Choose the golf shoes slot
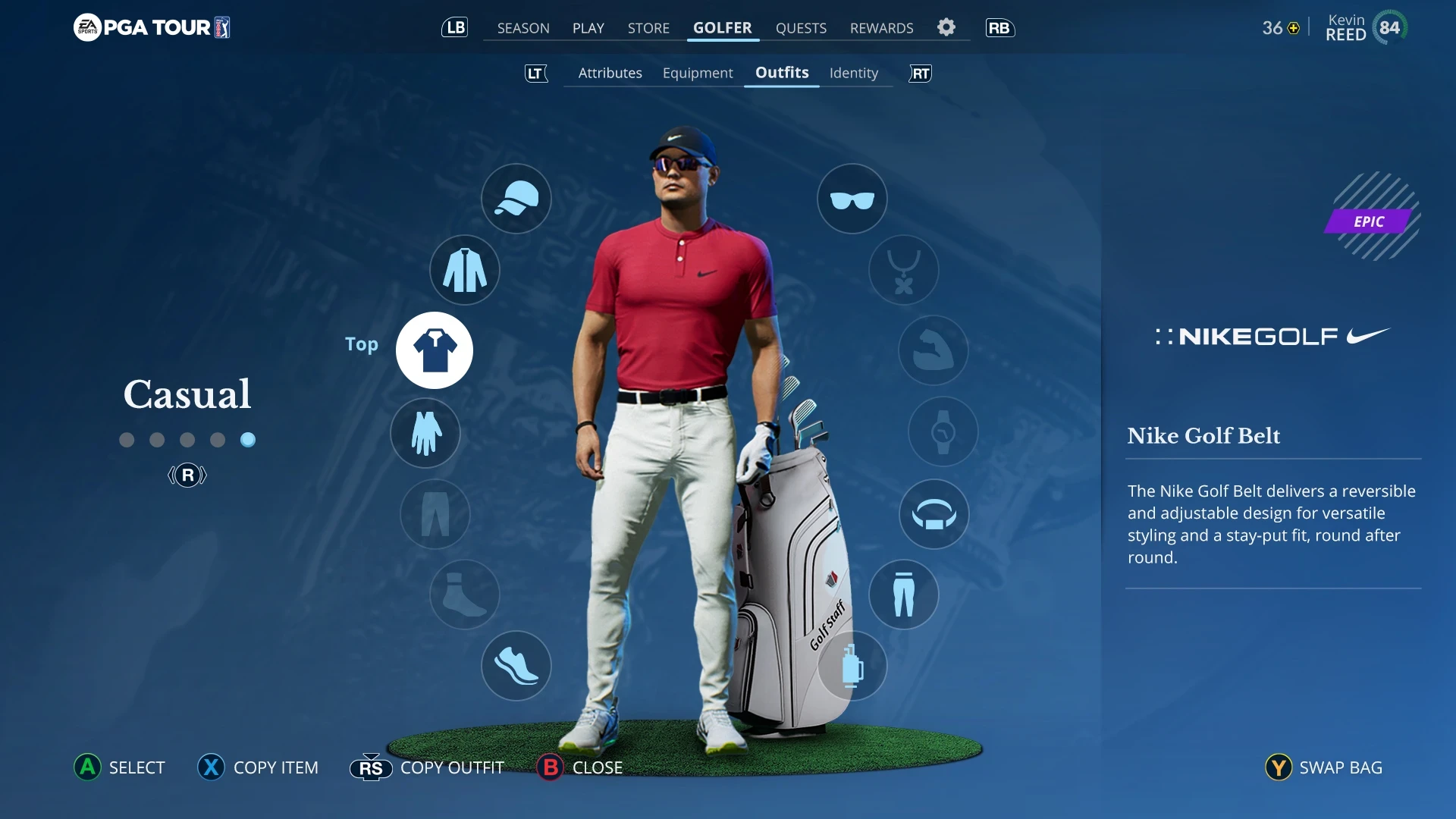 coord(516,666)
